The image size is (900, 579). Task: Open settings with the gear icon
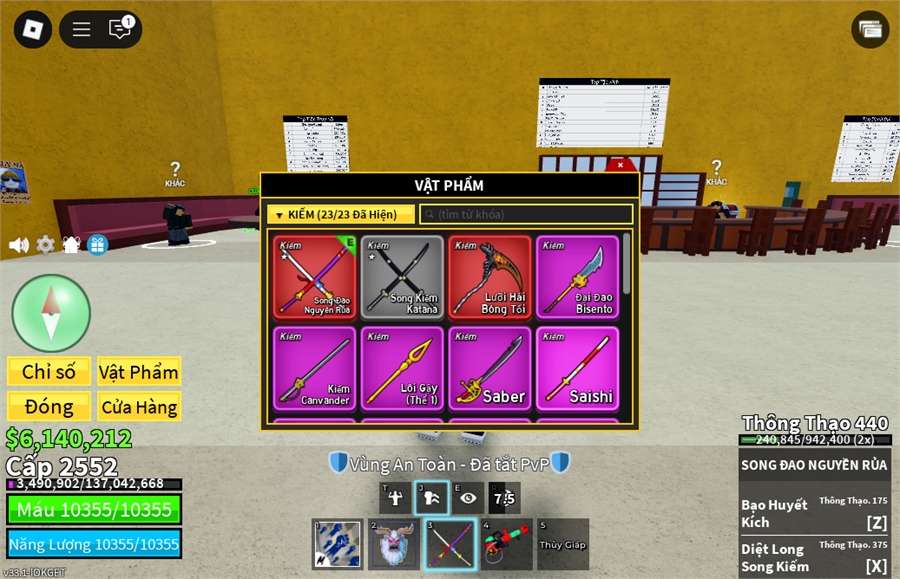click(x=45, y=245)
